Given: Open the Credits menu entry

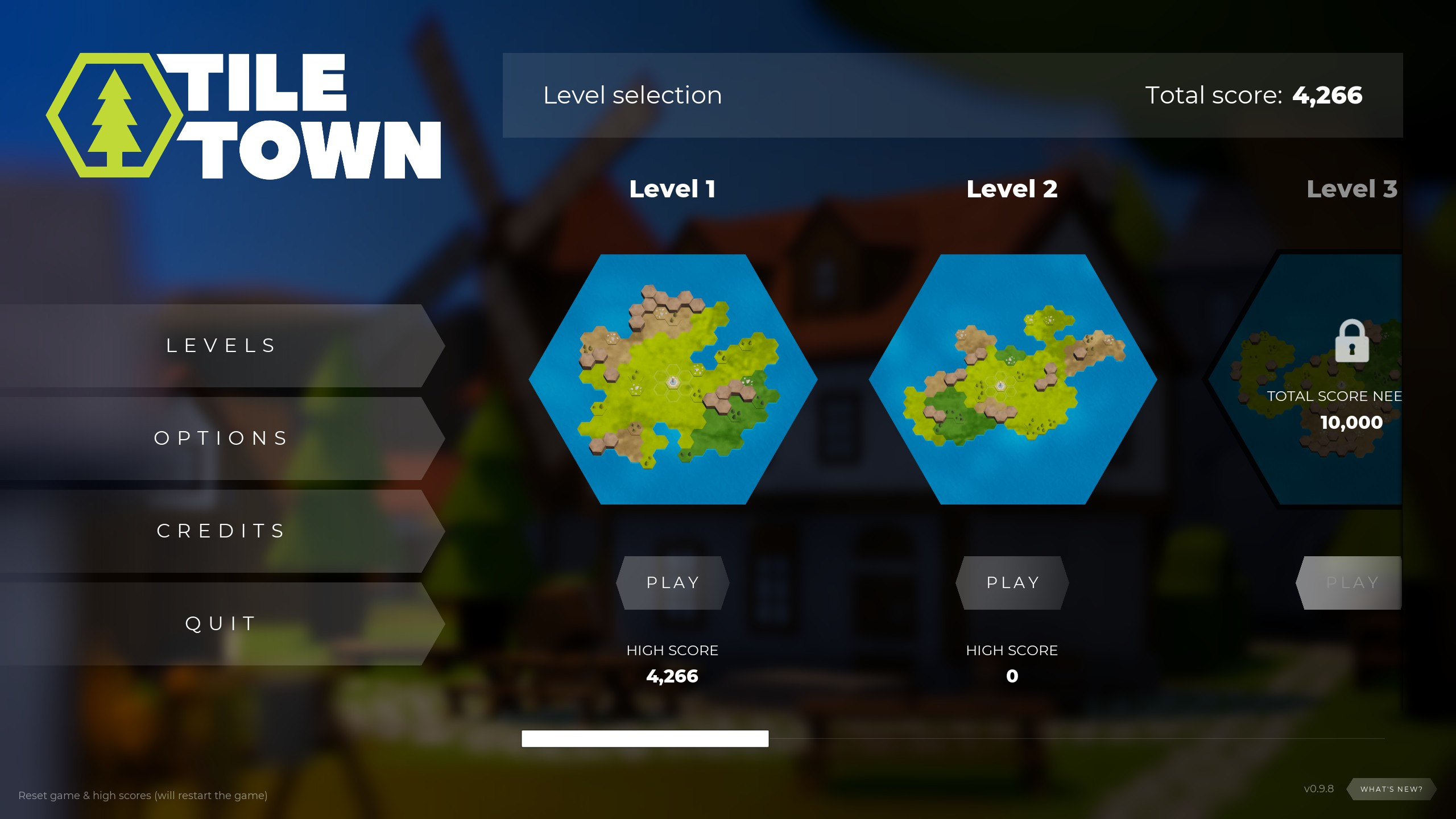Looking at the screenshot, I should (220, 531).
